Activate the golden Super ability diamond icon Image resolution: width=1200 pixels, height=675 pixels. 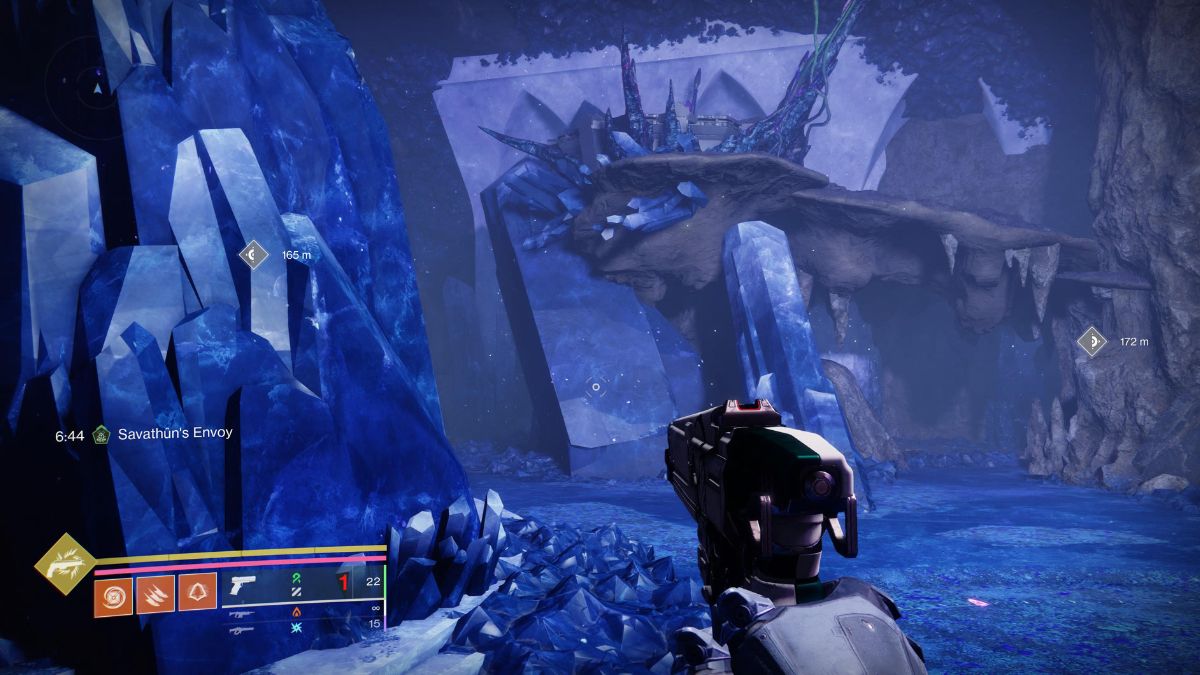coord(65,565)
